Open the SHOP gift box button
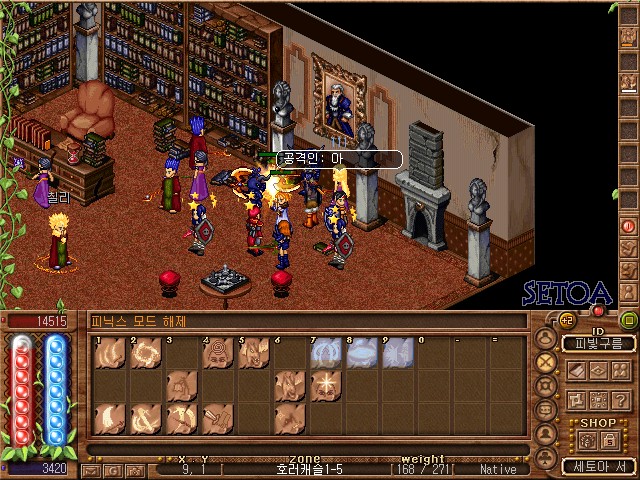 pos(586,439)
